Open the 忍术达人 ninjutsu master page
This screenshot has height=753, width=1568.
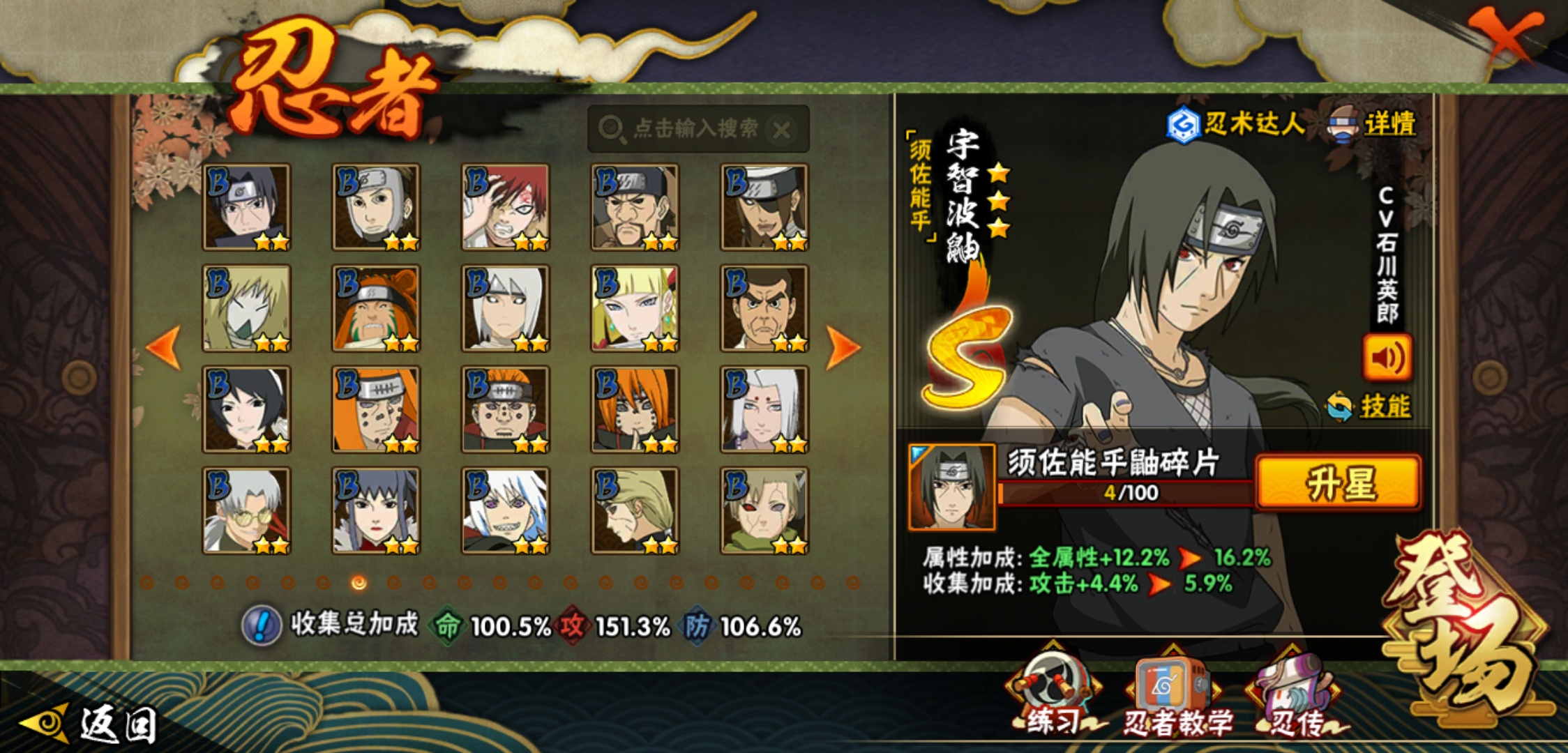(1236, 124)
